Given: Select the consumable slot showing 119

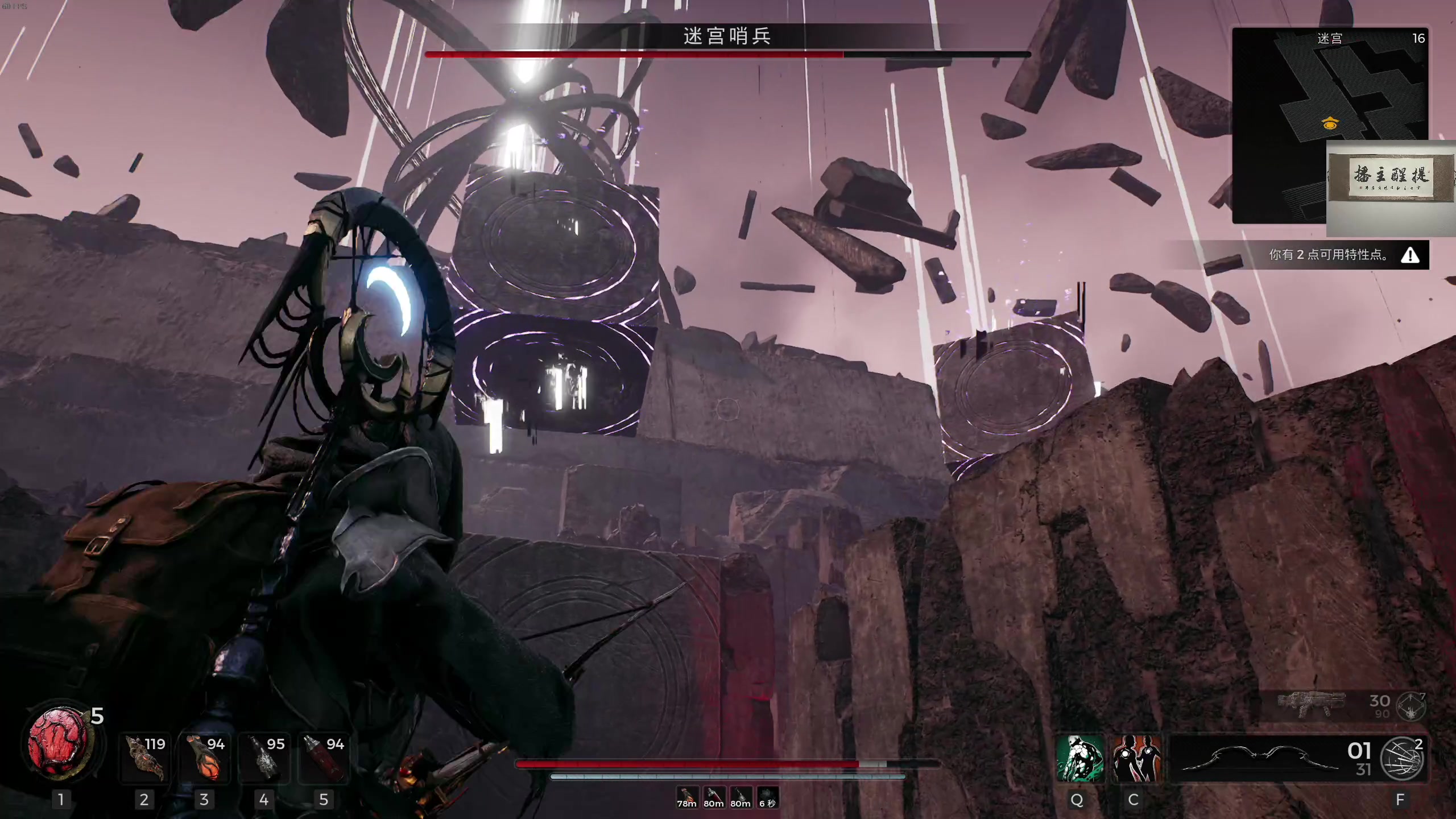Looking at the screenshot, I should 145,758.
